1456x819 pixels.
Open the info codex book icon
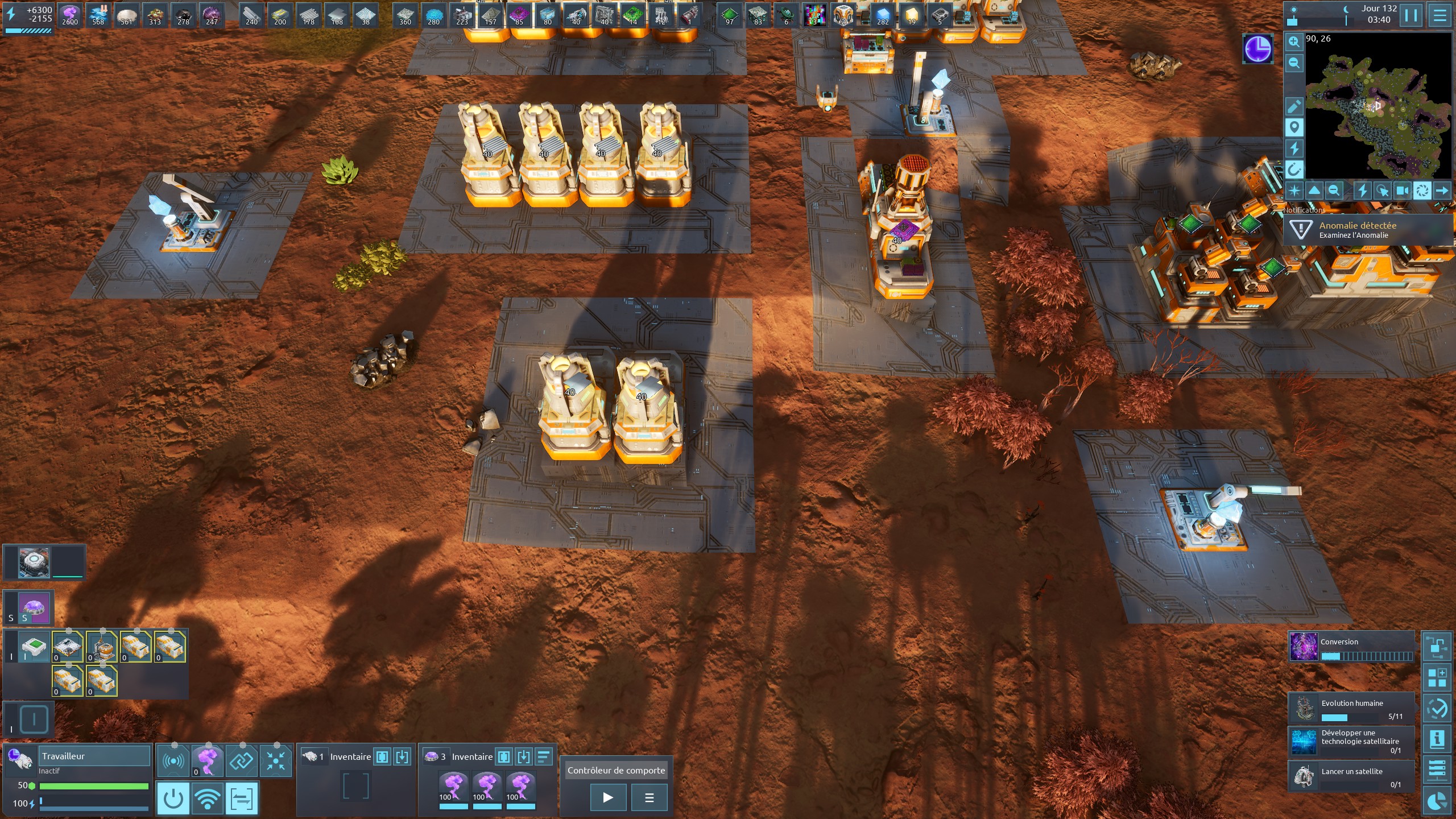(x=1437, y=739)
